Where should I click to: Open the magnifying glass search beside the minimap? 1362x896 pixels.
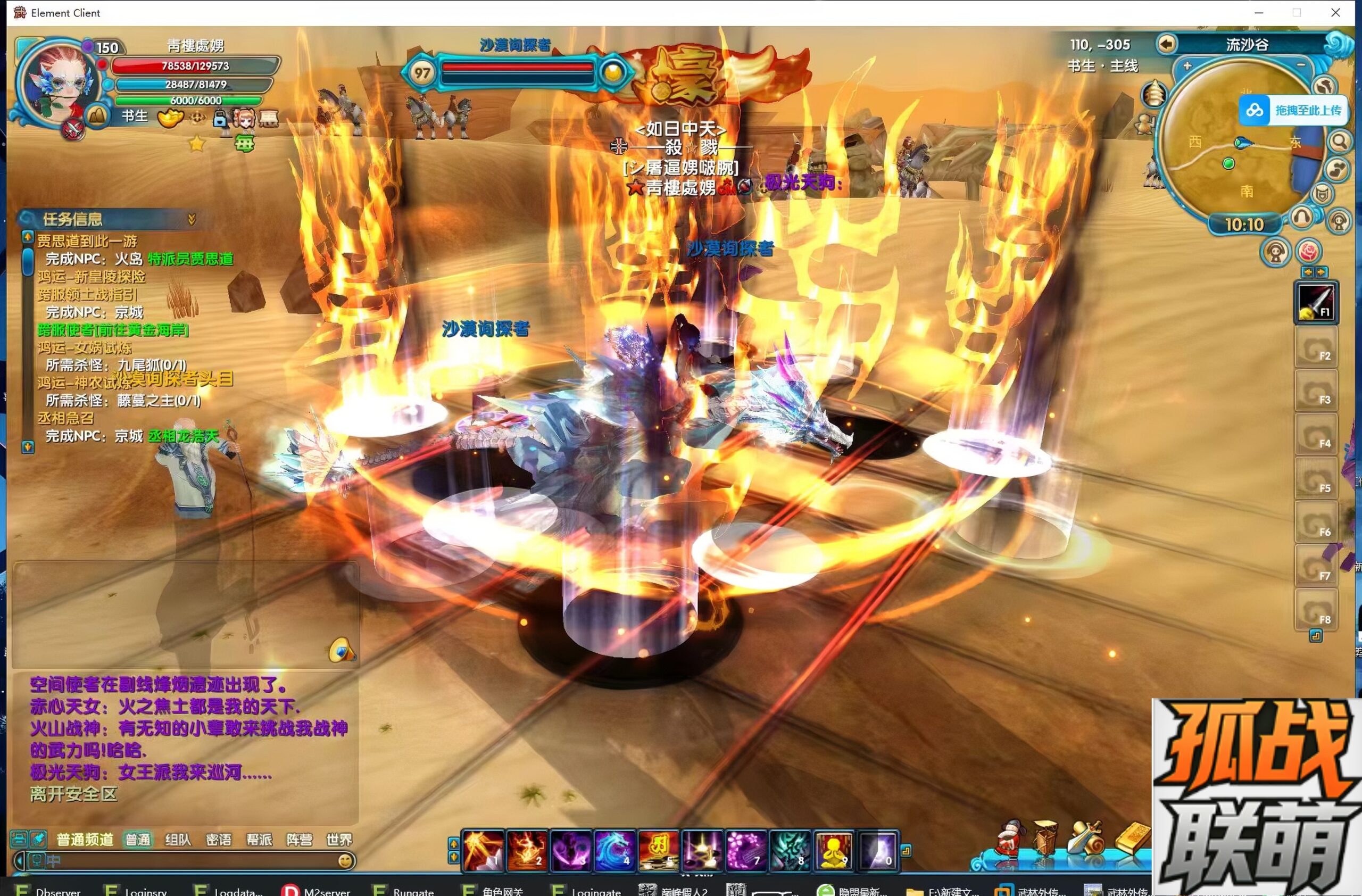(x=1339, y=141)
